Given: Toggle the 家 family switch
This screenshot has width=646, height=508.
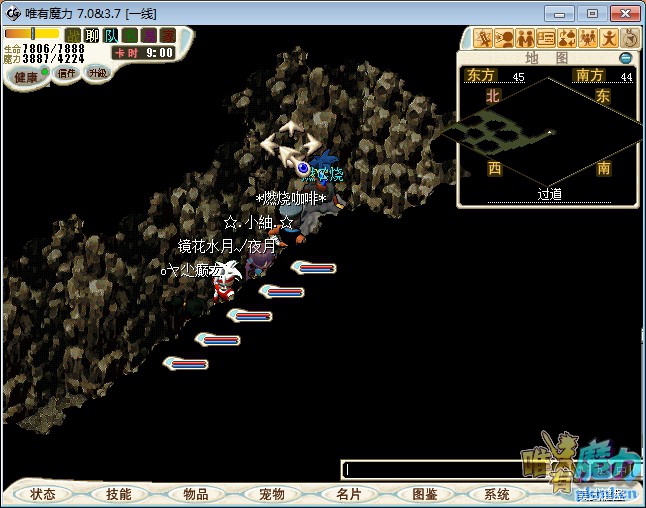Looking at the screenshot, I should tap(167, 36).
